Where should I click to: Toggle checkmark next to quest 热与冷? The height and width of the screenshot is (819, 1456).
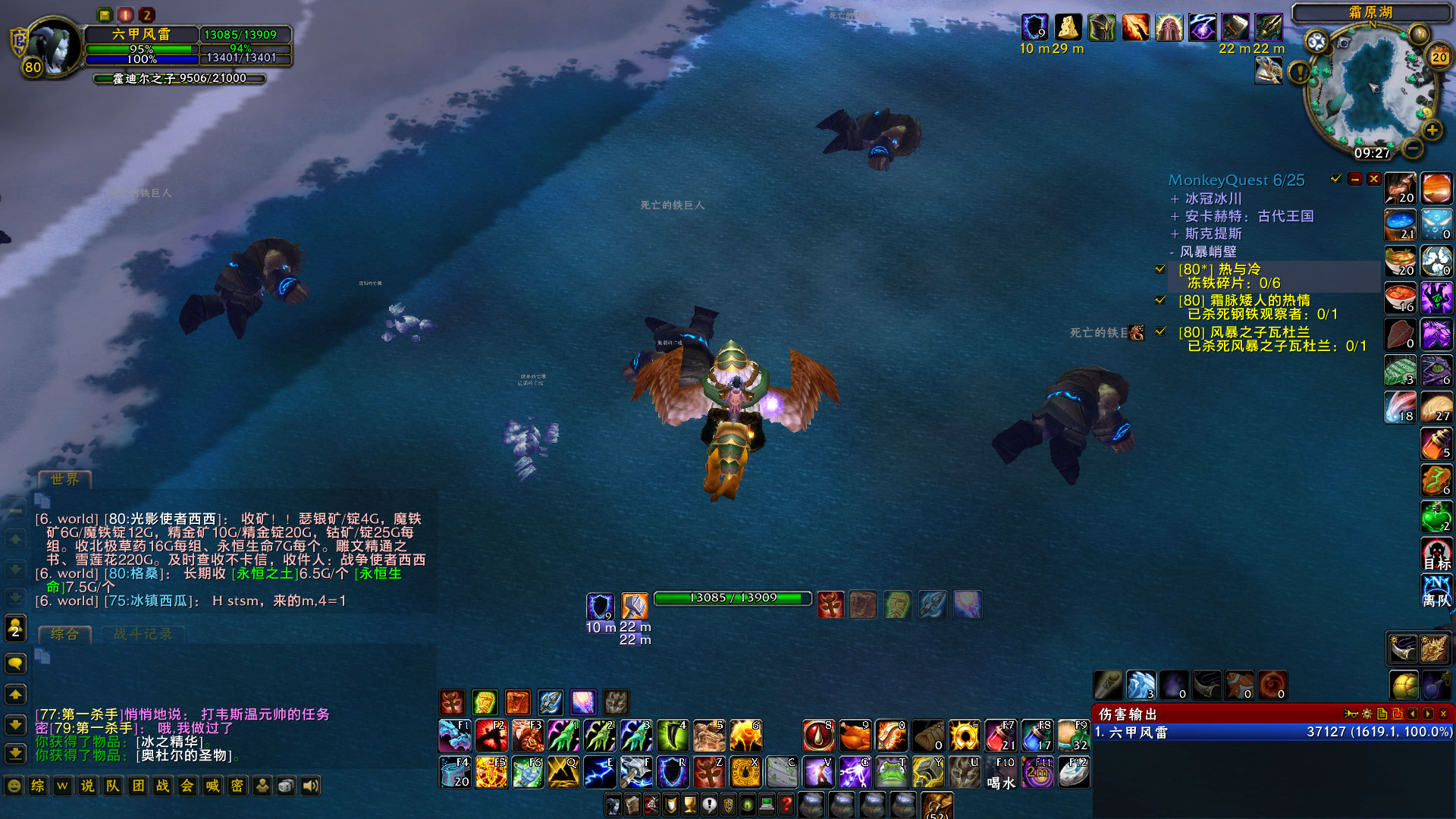coord(1159,268)
